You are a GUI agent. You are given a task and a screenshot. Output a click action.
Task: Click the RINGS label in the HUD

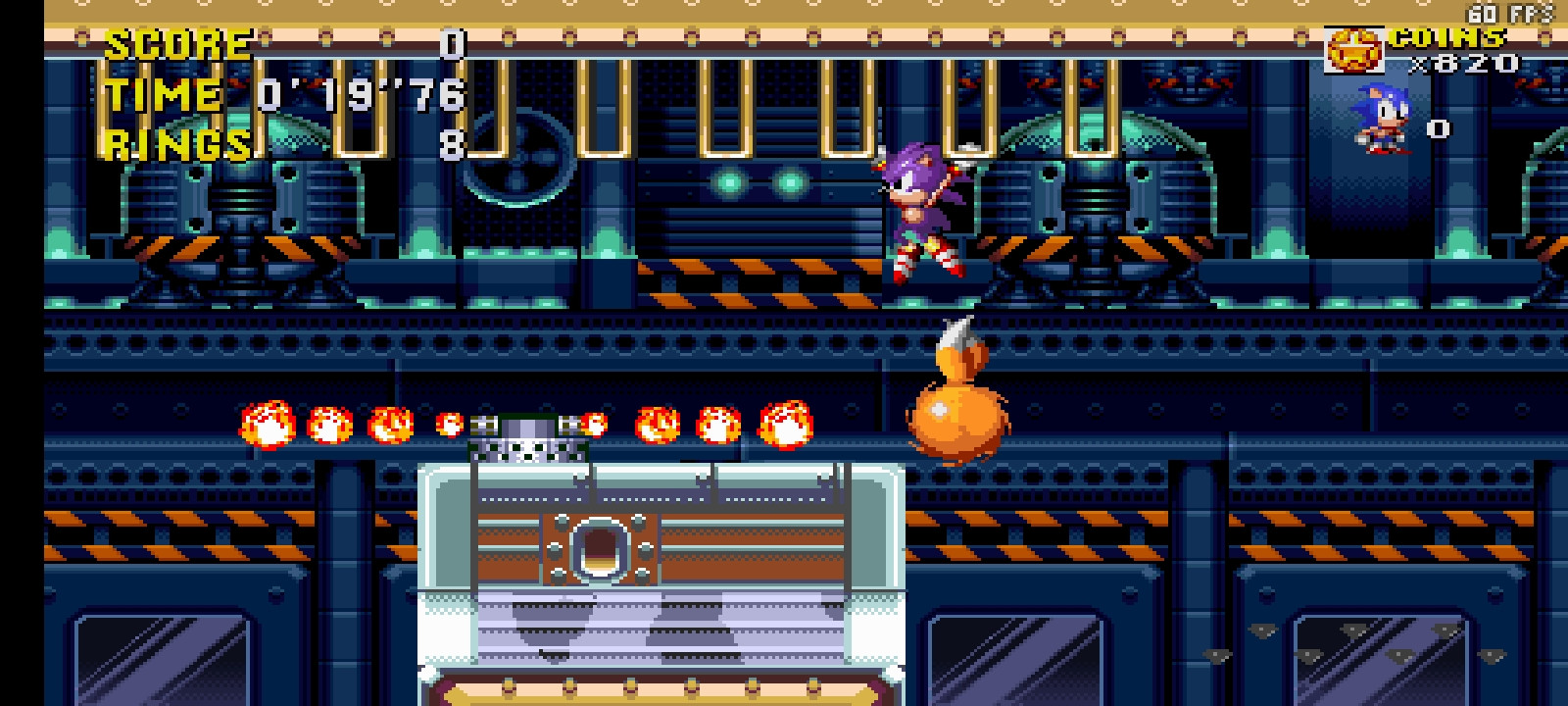point(174,145)
